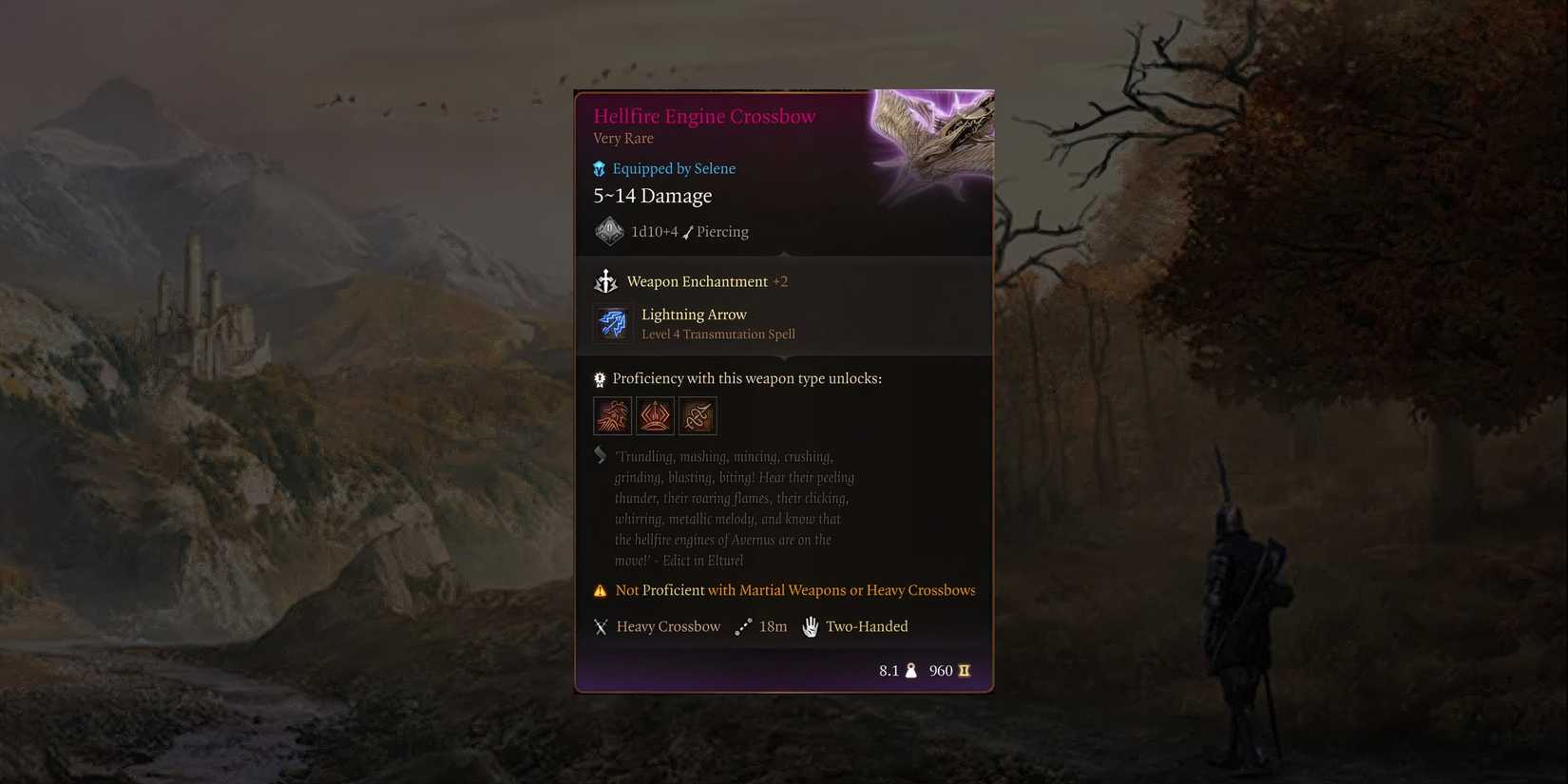Click the Not Proficient warning triangle

600,590
